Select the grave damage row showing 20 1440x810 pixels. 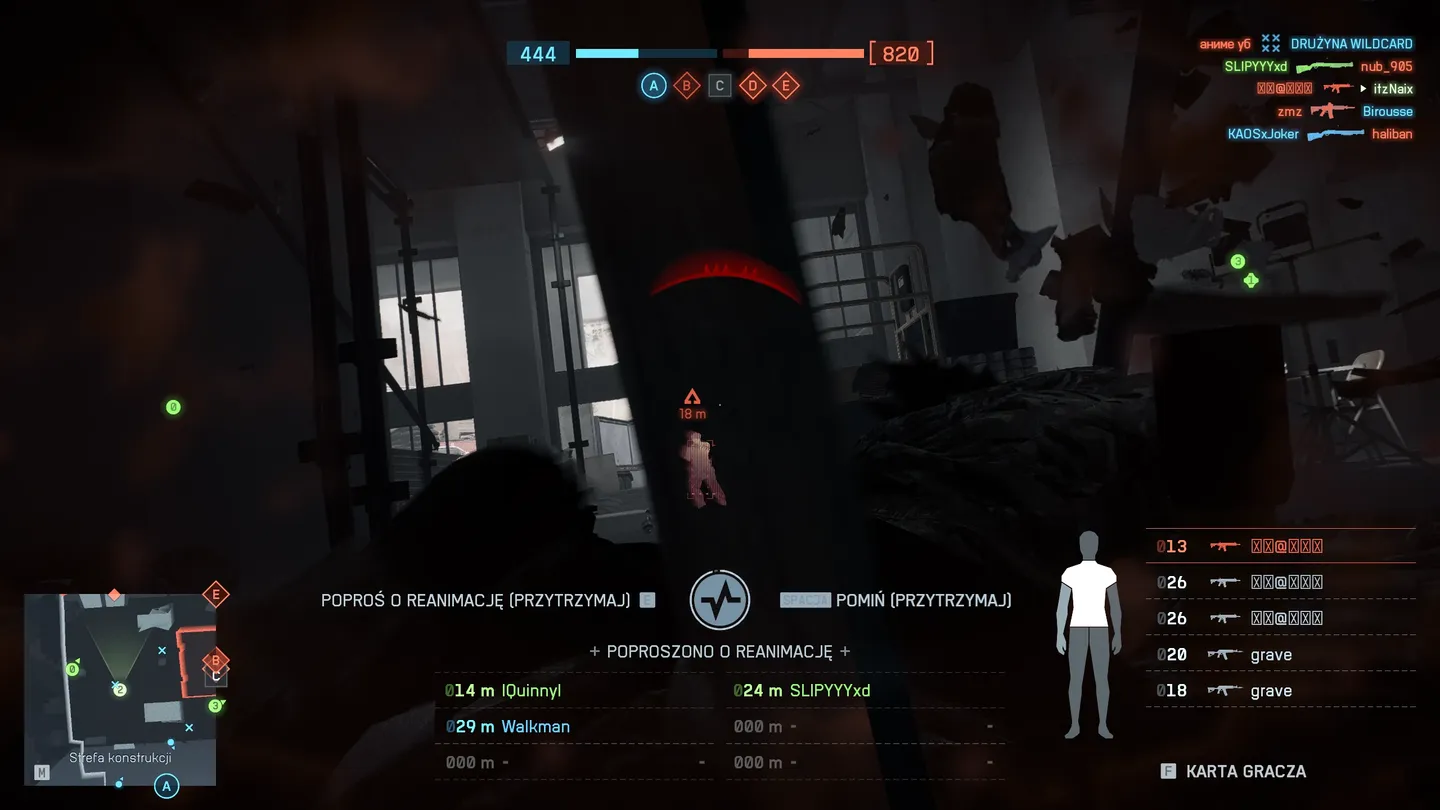pos(1280,655)
